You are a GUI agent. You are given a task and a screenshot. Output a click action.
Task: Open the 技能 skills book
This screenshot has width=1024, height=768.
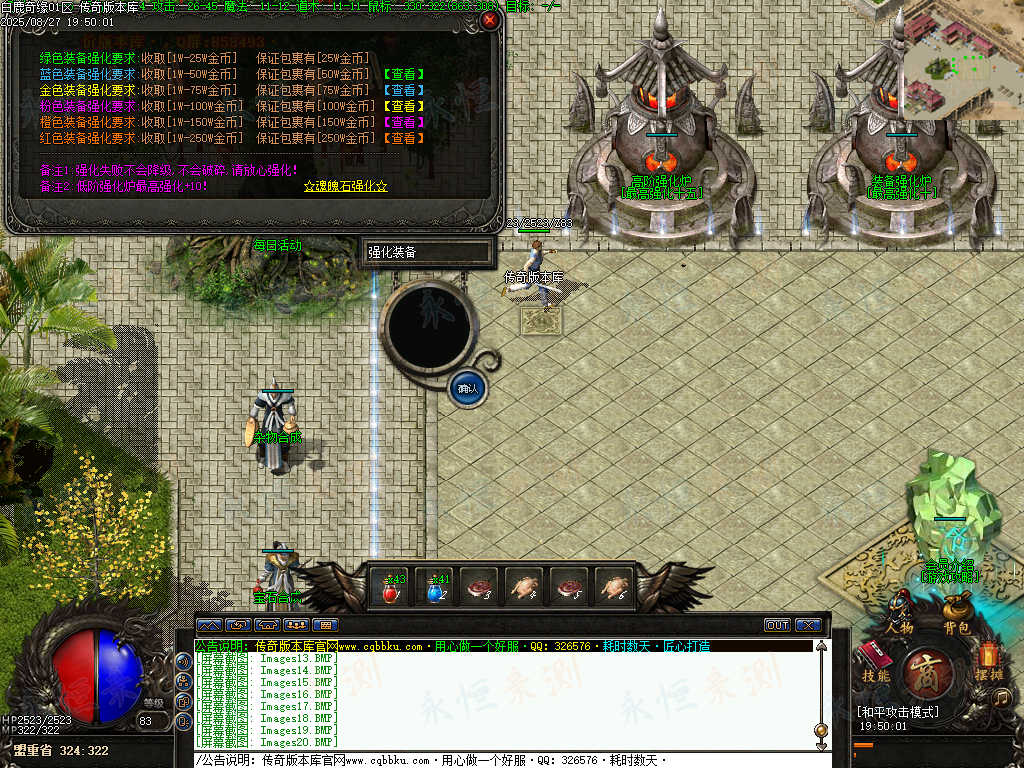pyautogui.click(x=876, y=658)
